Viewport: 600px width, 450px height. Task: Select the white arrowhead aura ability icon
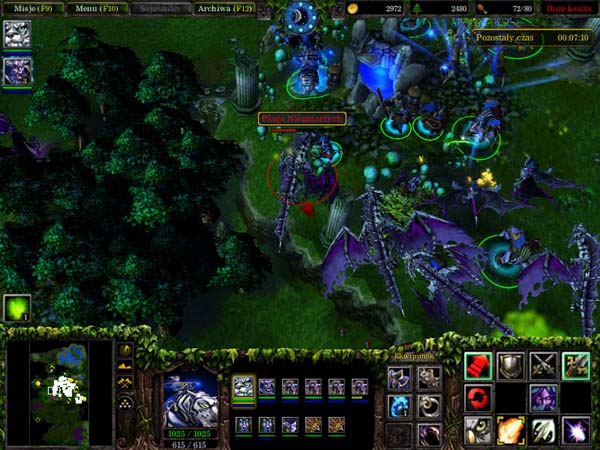pyautogui.click(x=543, y=431)
